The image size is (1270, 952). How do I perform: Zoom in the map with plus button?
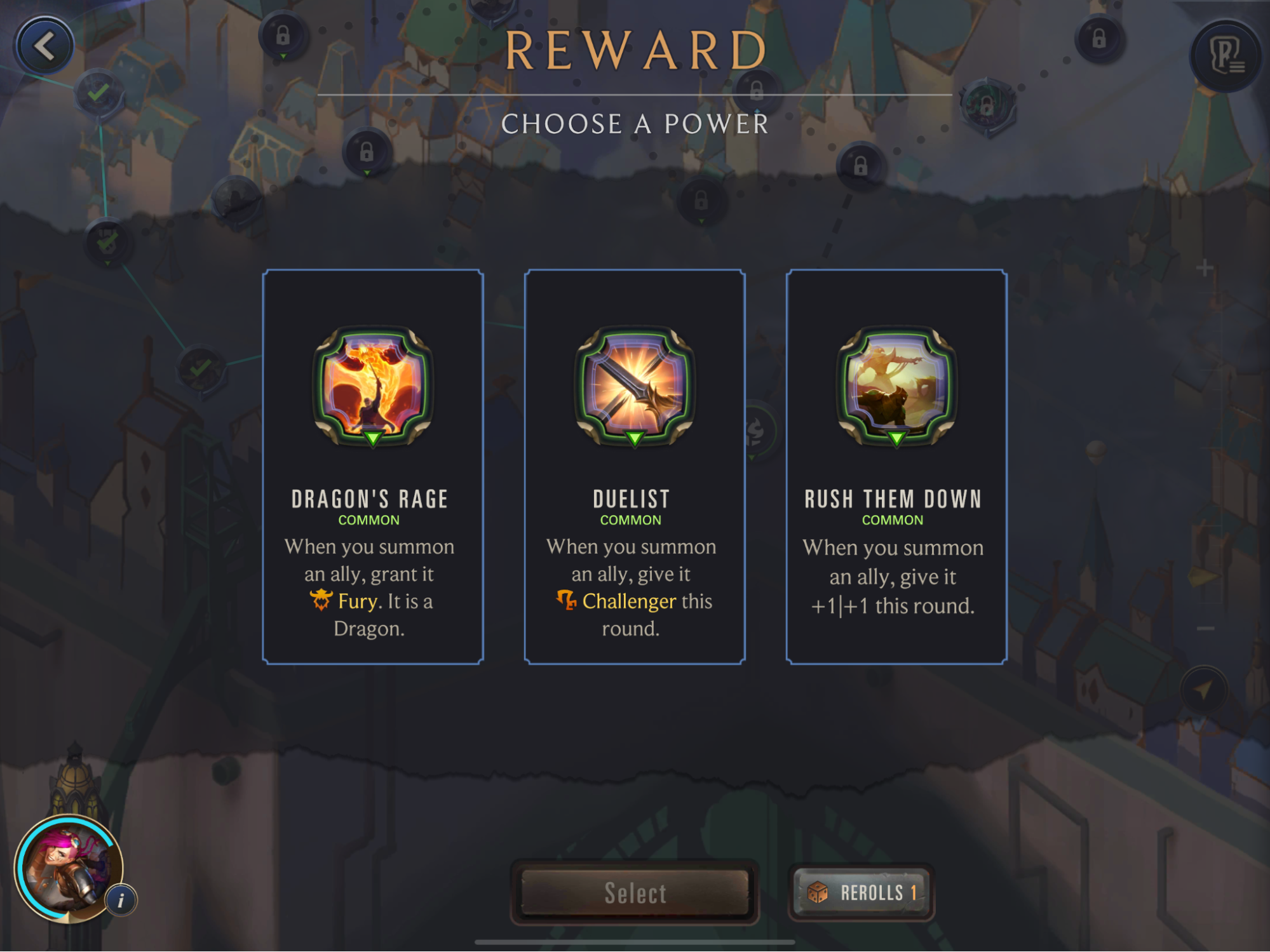[x=1205, y=268]
